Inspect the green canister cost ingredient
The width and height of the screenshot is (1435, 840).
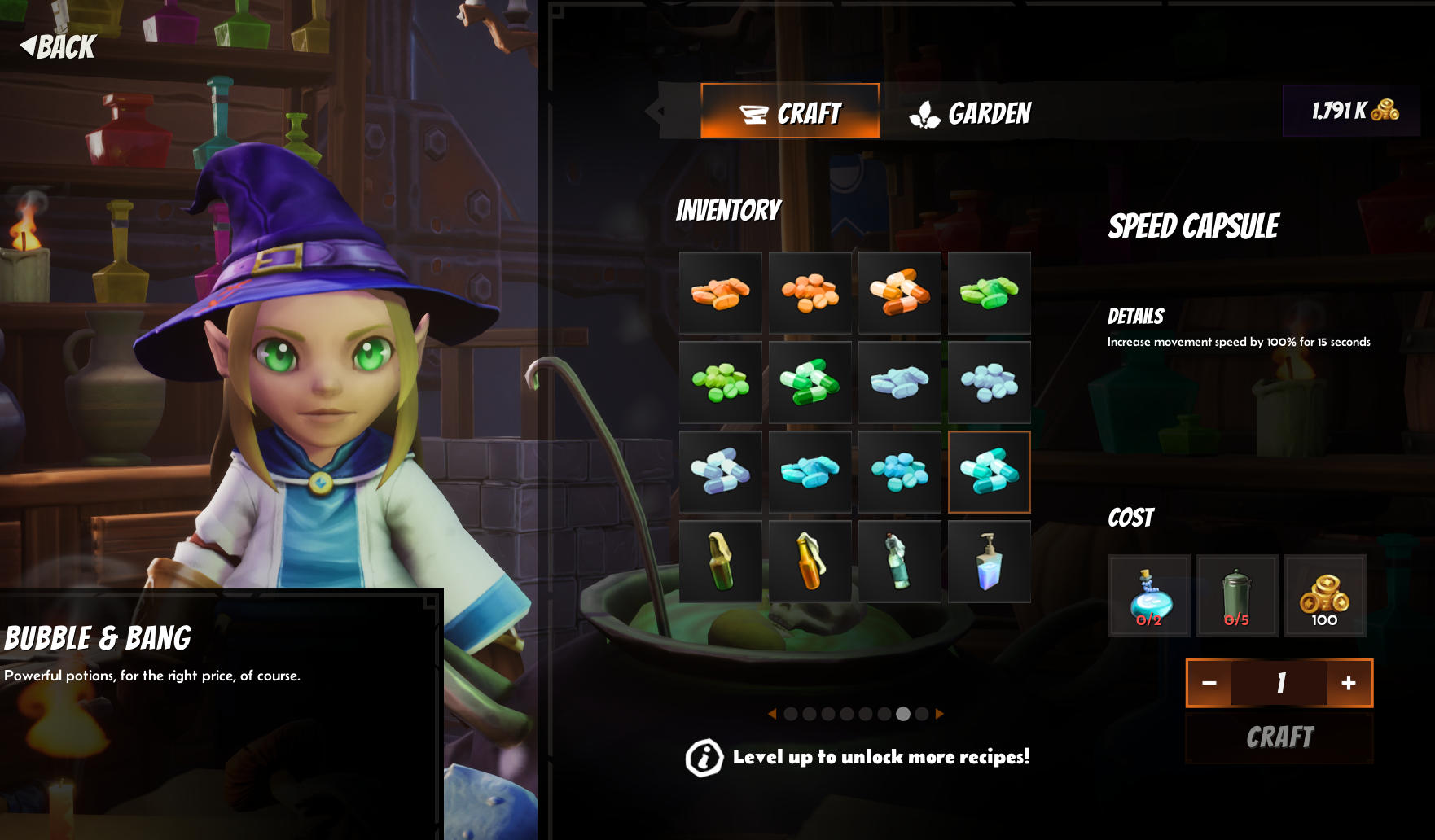tap(1236, 596)
